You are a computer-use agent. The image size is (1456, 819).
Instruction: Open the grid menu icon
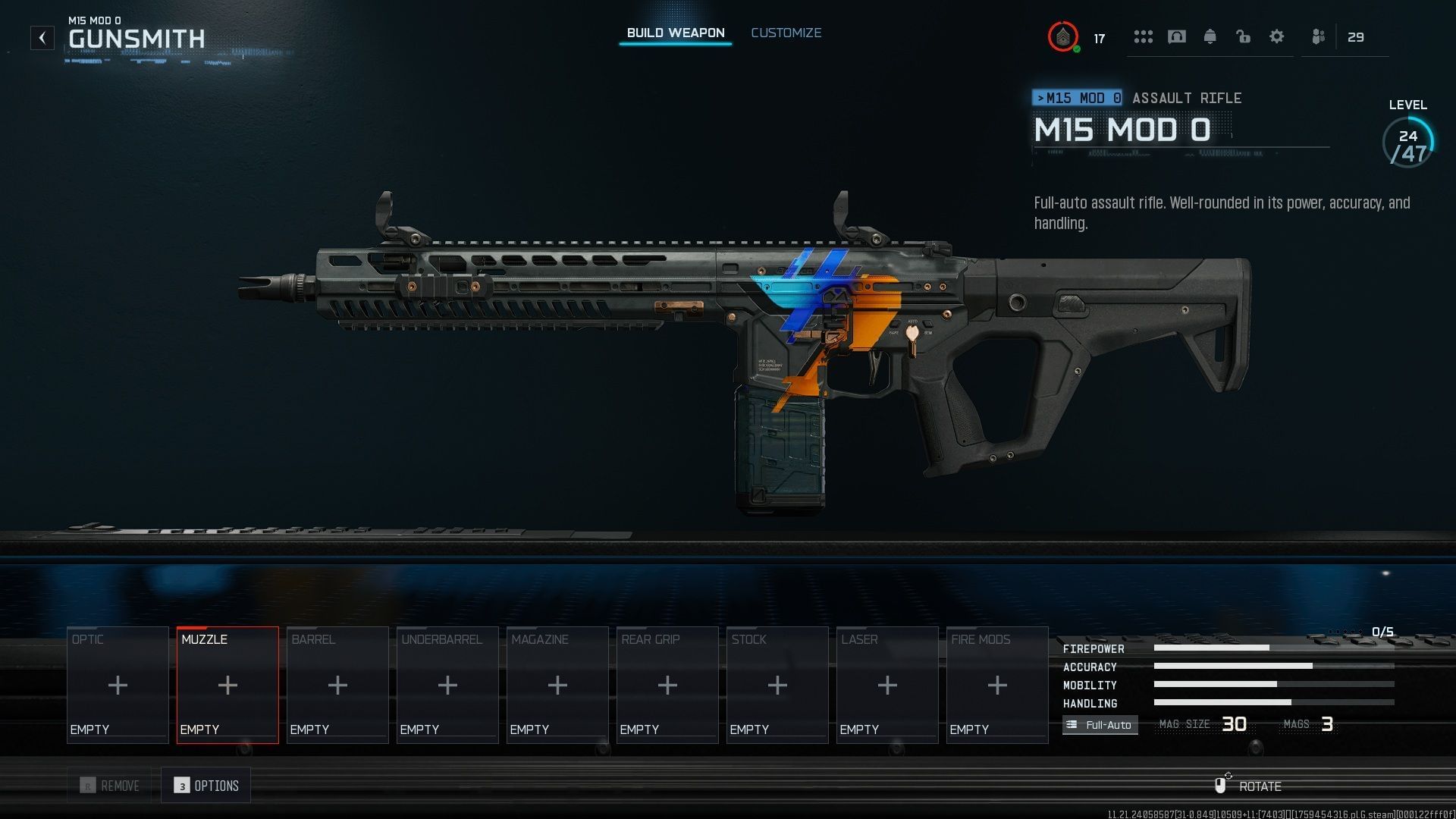click(1143, 36)
